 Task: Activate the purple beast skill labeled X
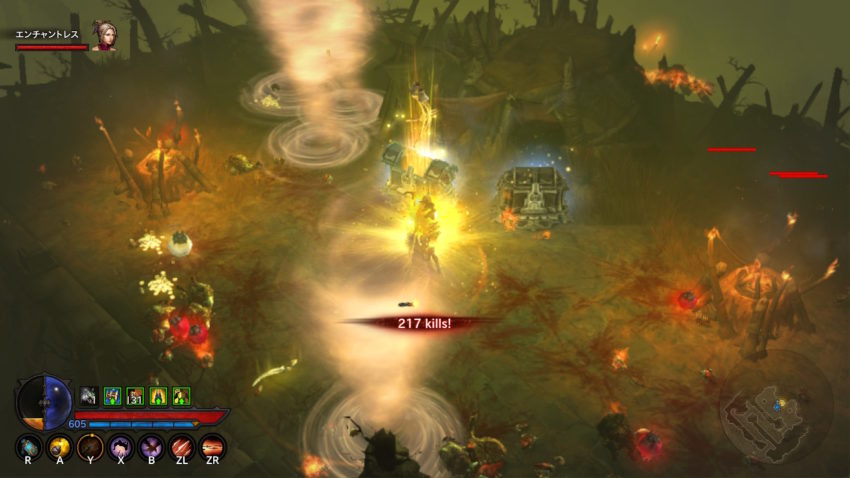121,446
